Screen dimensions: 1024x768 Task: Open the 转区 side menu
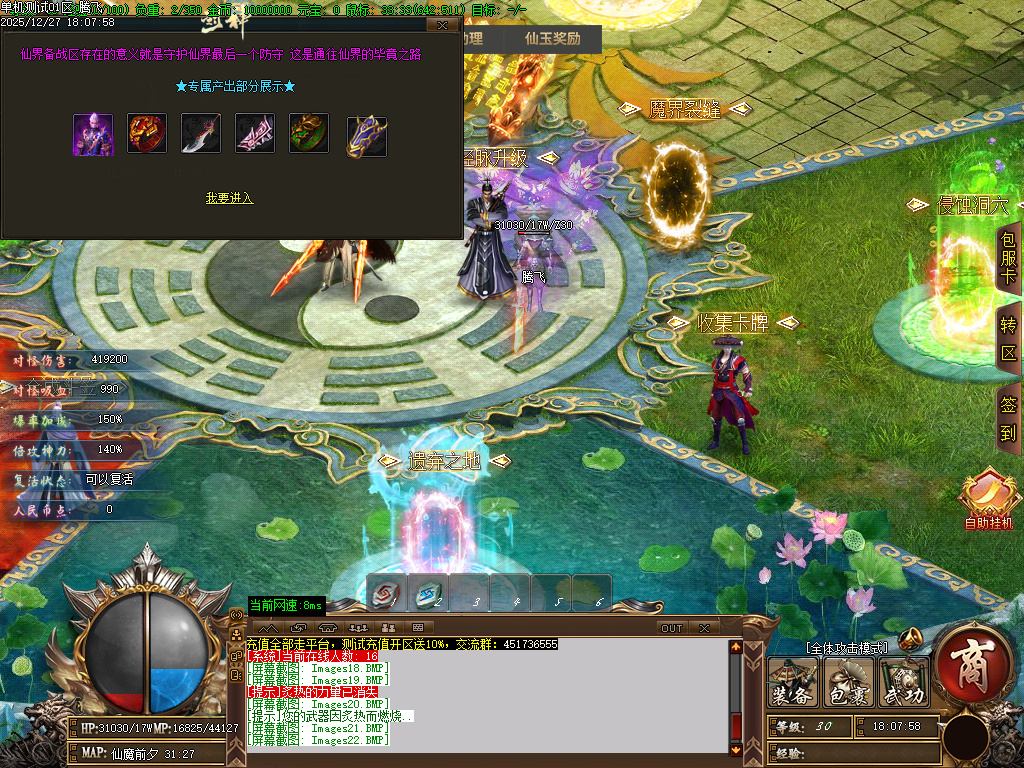coord(1008,340)
